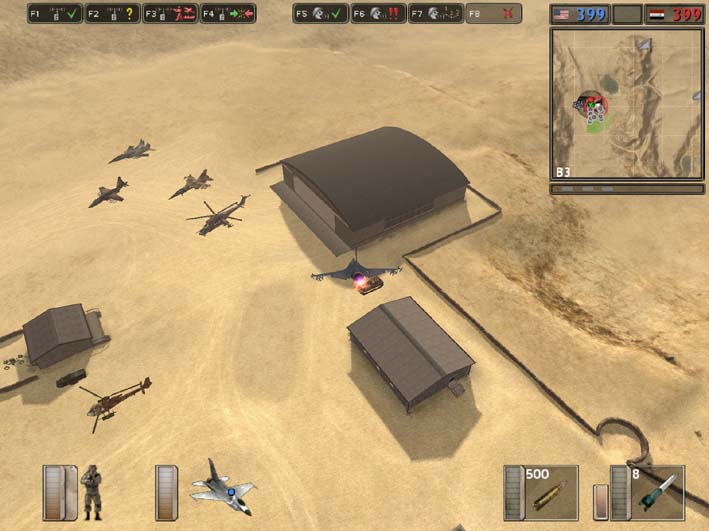Choose the F2 question mark radio command

112,14
